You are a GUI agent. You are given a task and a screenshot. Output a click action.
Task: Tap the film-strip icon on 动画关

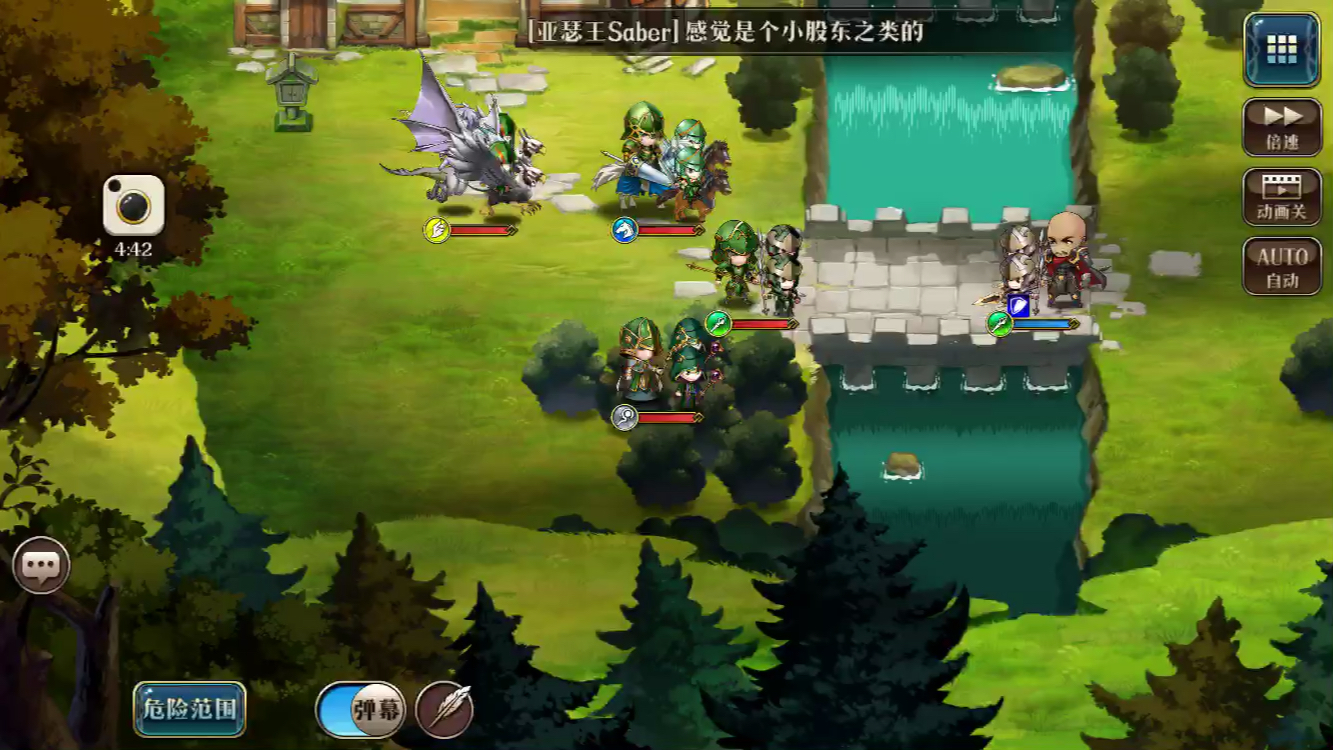pyautogui.click(x=1281, y=190)
